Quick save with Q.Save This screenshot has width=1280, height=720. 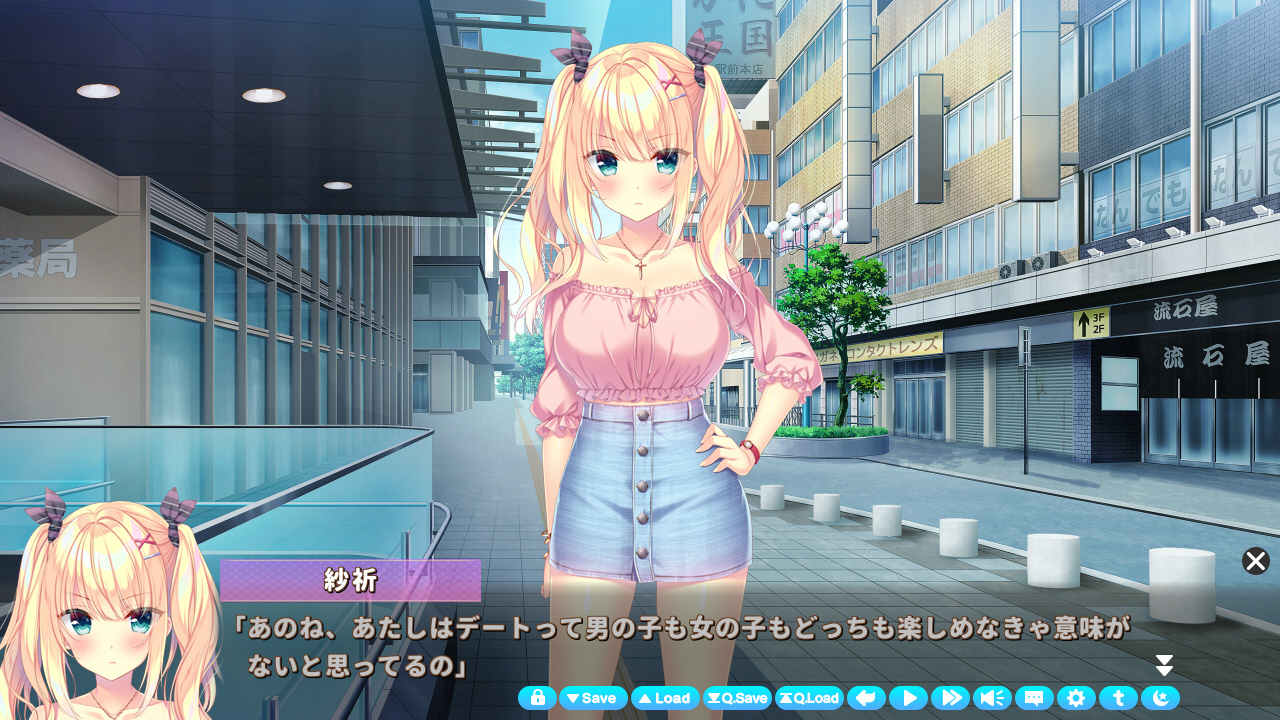[737, 698]
